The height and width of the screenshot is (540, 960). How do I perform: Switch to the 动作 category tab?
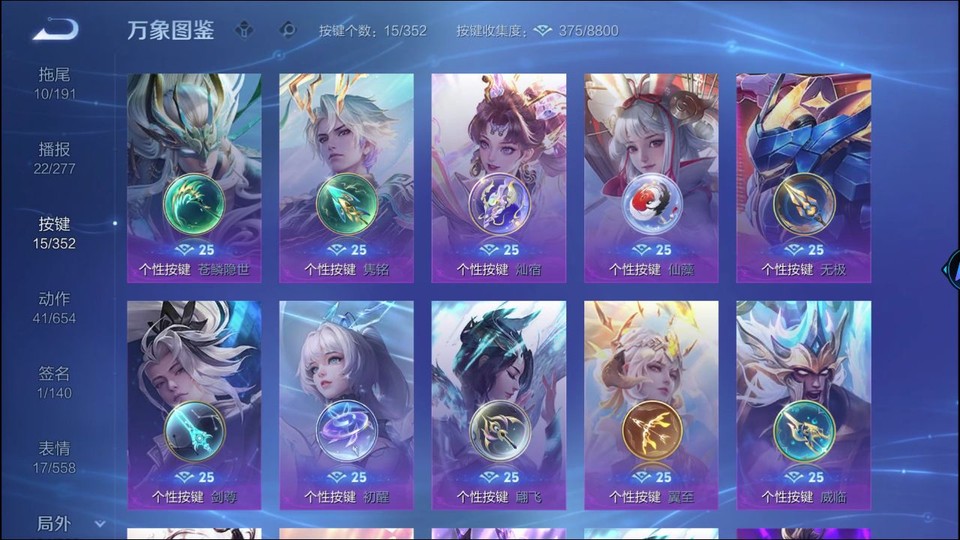55,308
